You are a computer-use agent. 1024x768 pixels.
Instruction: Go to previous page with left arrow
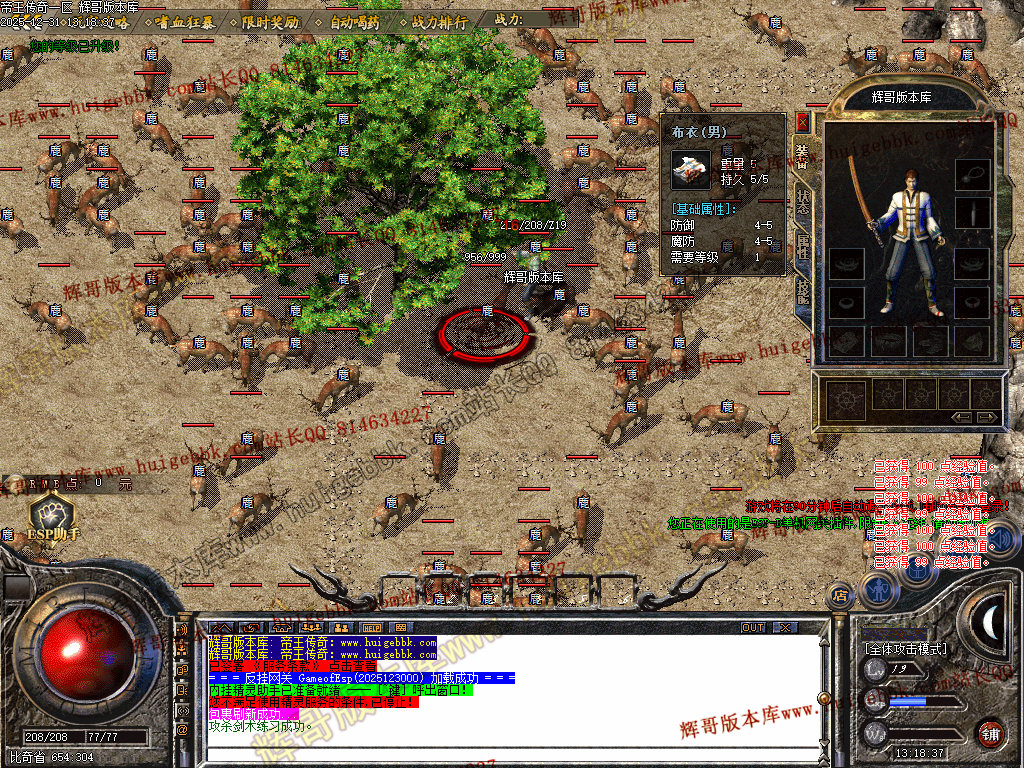(960, 416)
